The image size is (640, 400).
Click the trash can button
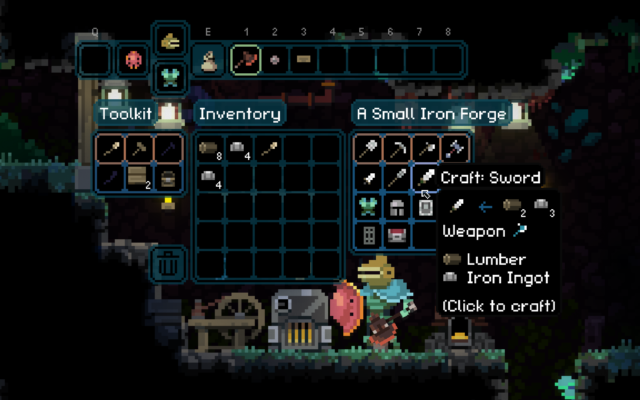[166, 265]
